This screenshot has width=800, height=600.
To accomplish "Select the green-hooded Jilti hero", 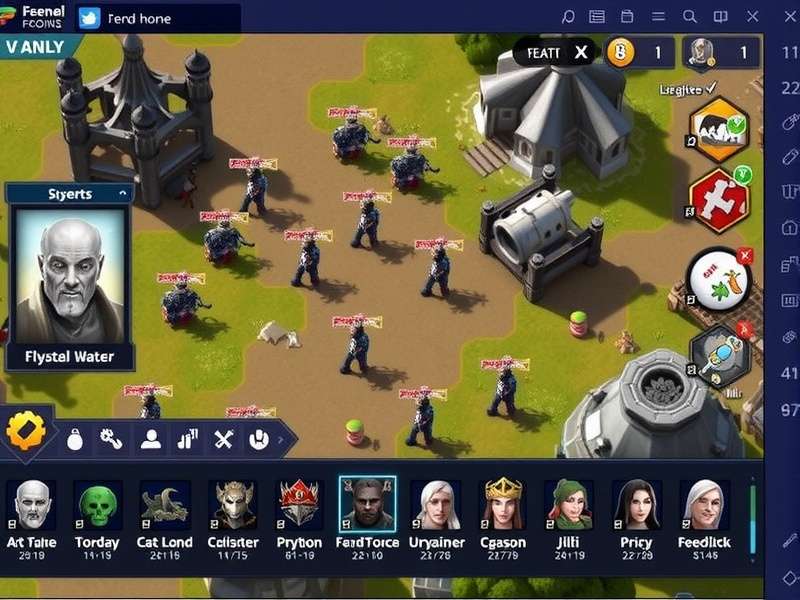I will tap(569, 504).
